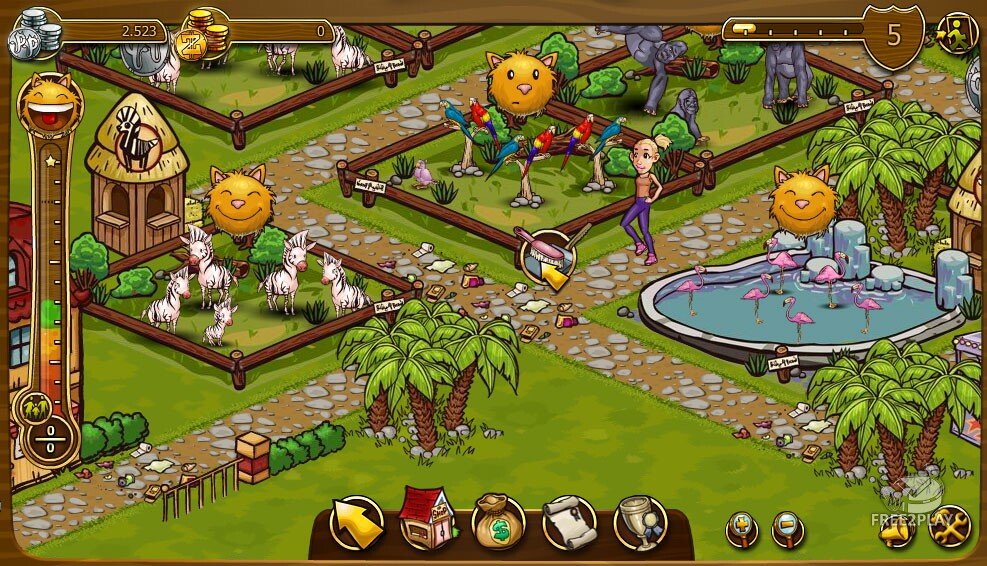Toggle sound with the megaphone icon
Image resolution: width=987 pixels, height=566 pixels.
click(897, 527)
